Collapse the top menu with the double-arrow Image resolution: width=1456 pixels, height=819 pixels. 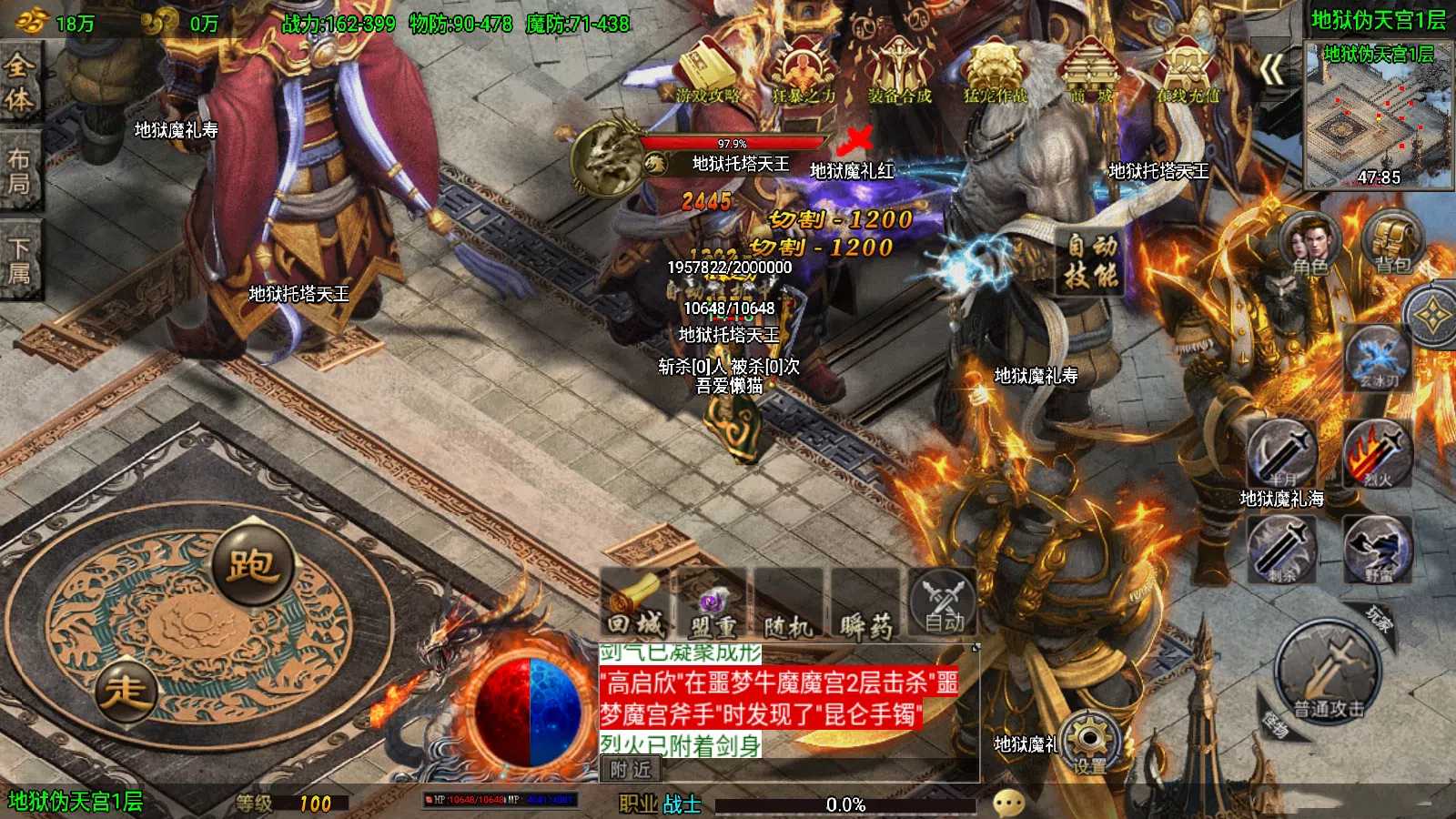(1272, 69)
